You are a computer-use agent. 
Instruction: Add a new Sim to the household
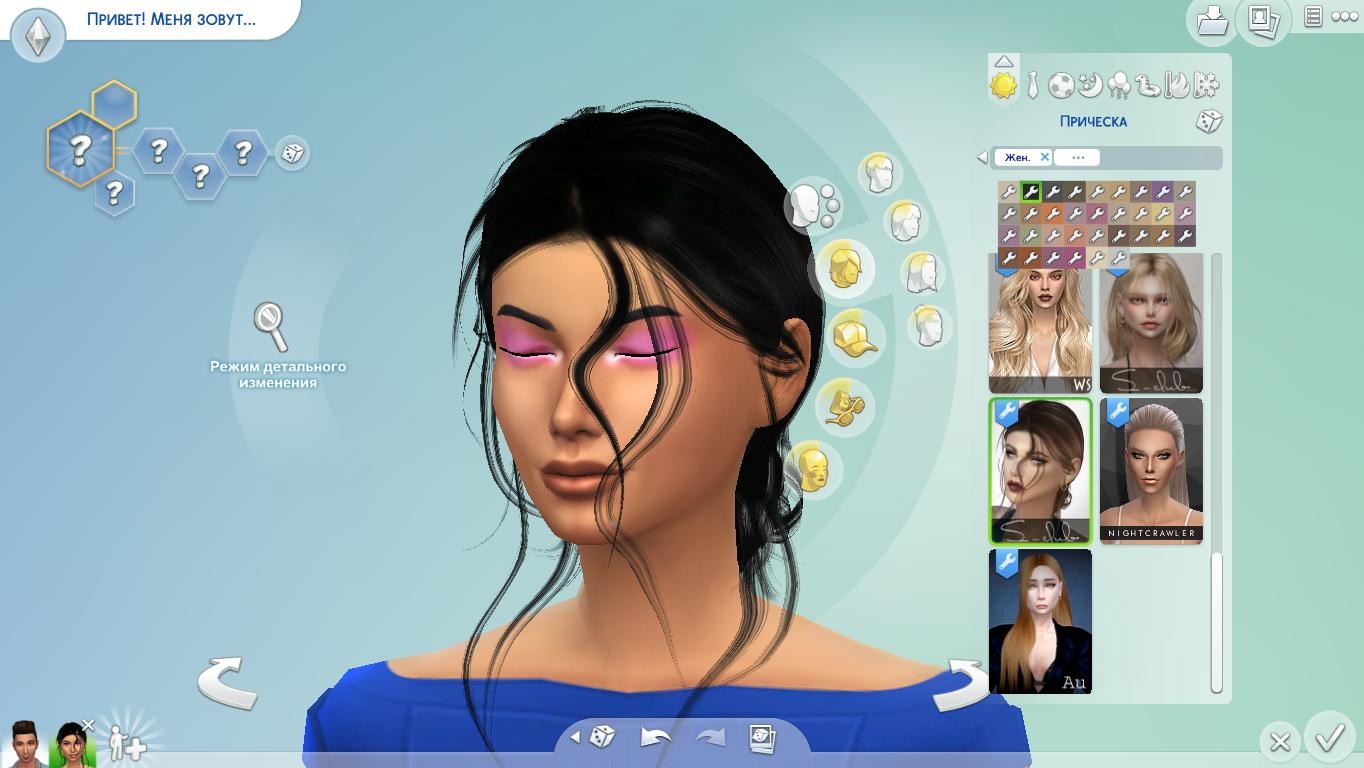[128, 743]
